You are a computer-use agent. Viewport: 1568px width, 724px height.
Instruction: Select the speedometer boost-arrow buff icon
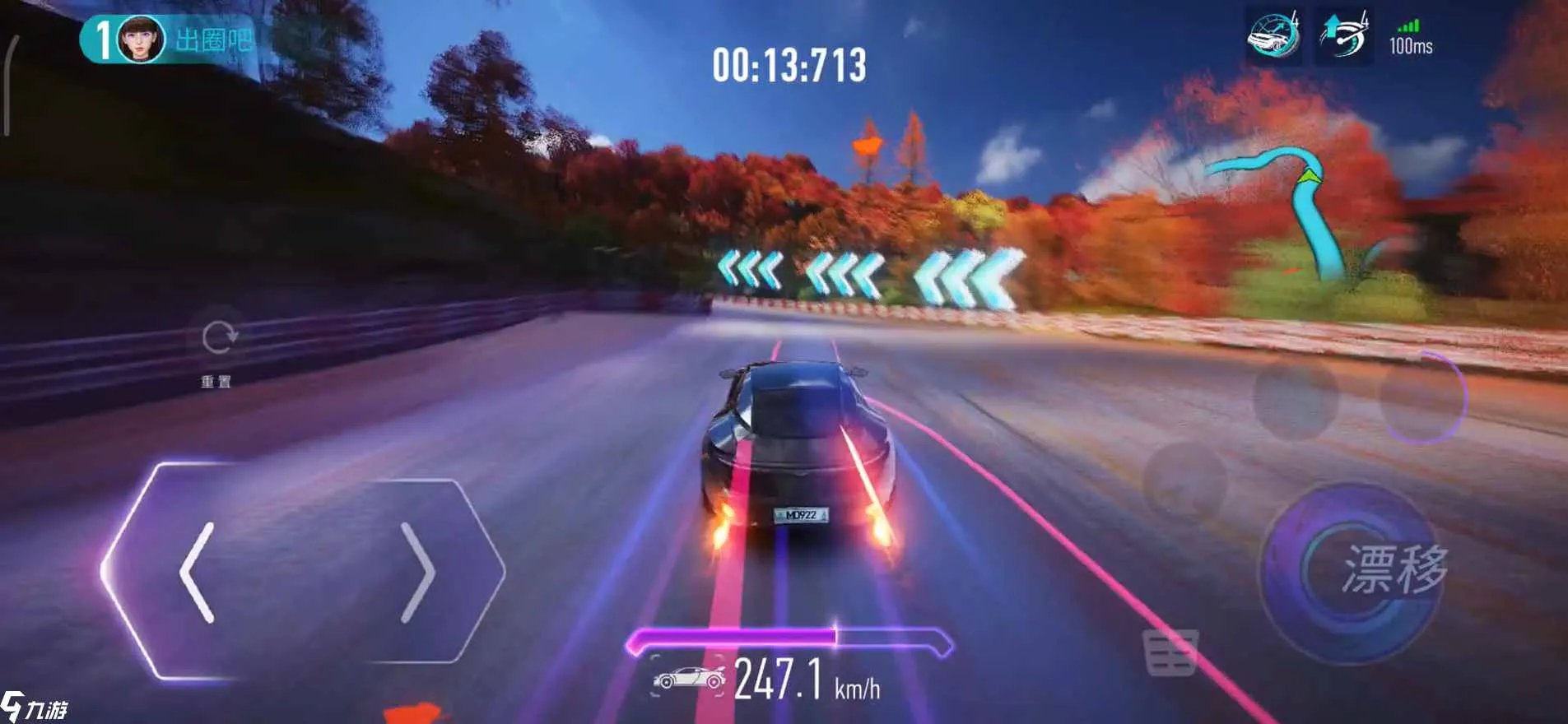1344,37
